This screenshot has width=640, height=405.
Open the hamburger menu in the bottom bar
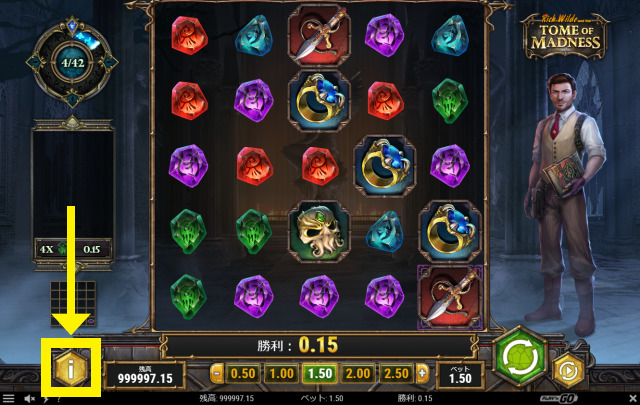9,398
